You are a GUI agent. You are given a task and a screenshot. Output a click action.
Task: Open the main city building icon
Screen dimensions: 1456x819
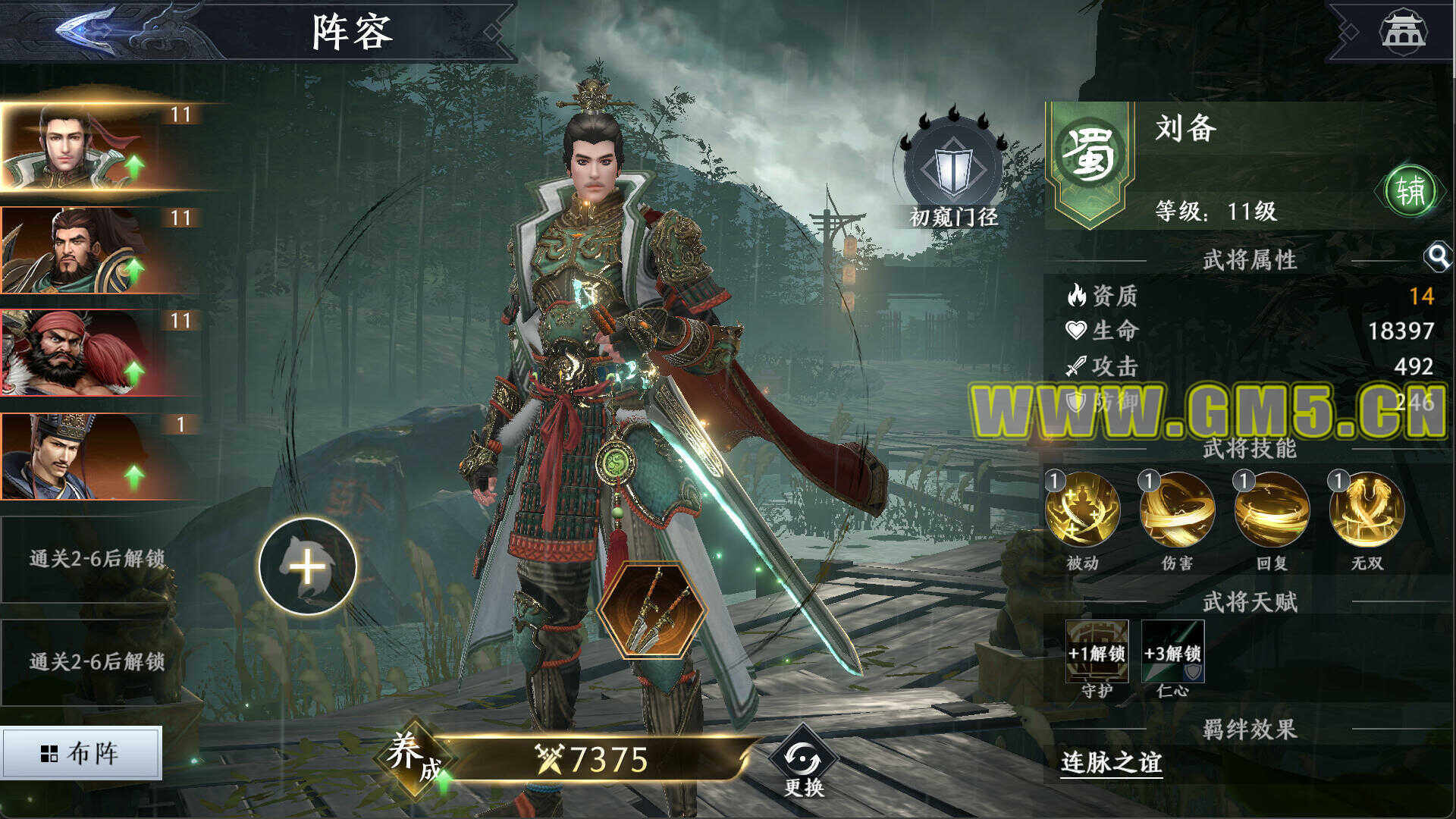click(x=1403, y=32)
